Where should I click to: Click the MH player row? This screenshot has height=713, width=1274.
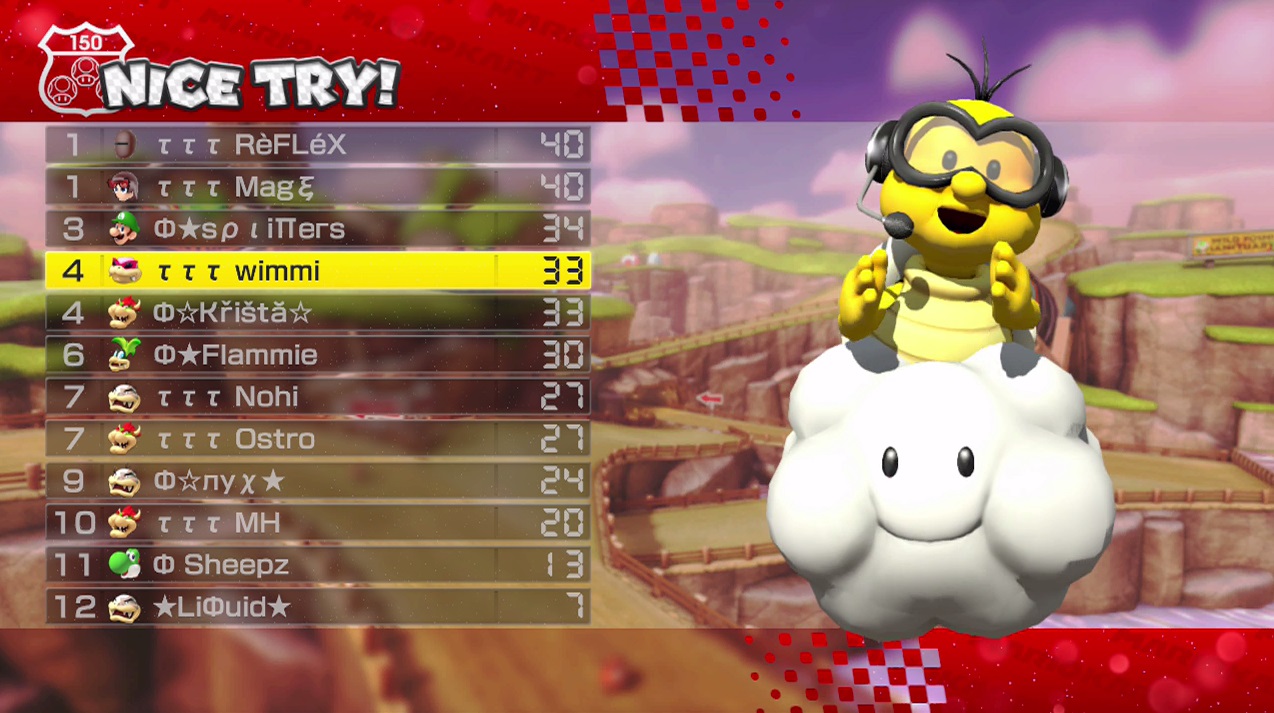[x=318, y=523]
